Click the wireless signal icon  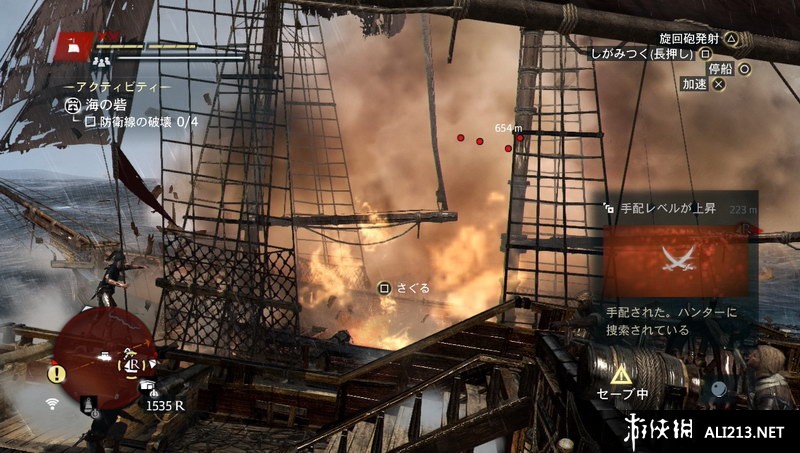tap(52, 403)
